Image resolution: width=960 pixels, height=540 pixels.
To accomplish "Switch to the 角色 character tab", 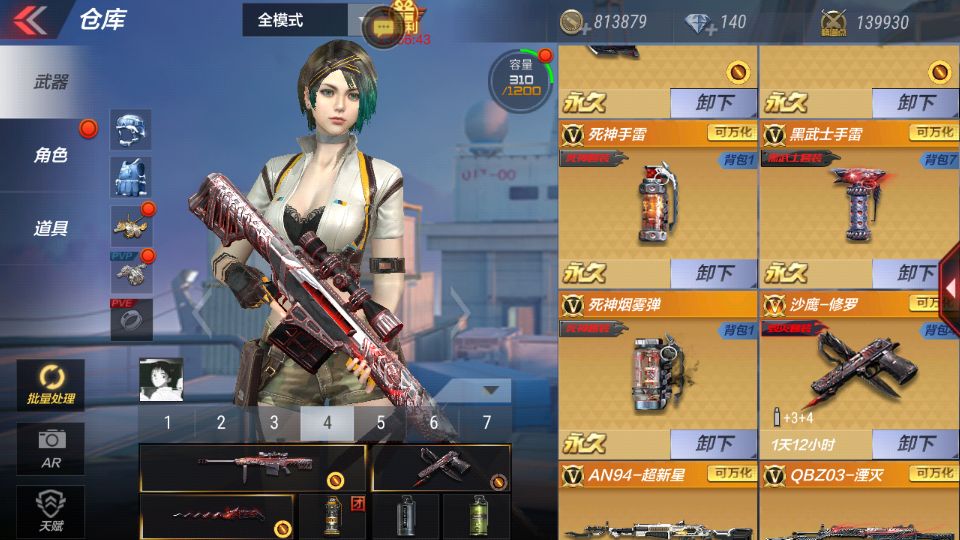I will (x=50, y=155).
